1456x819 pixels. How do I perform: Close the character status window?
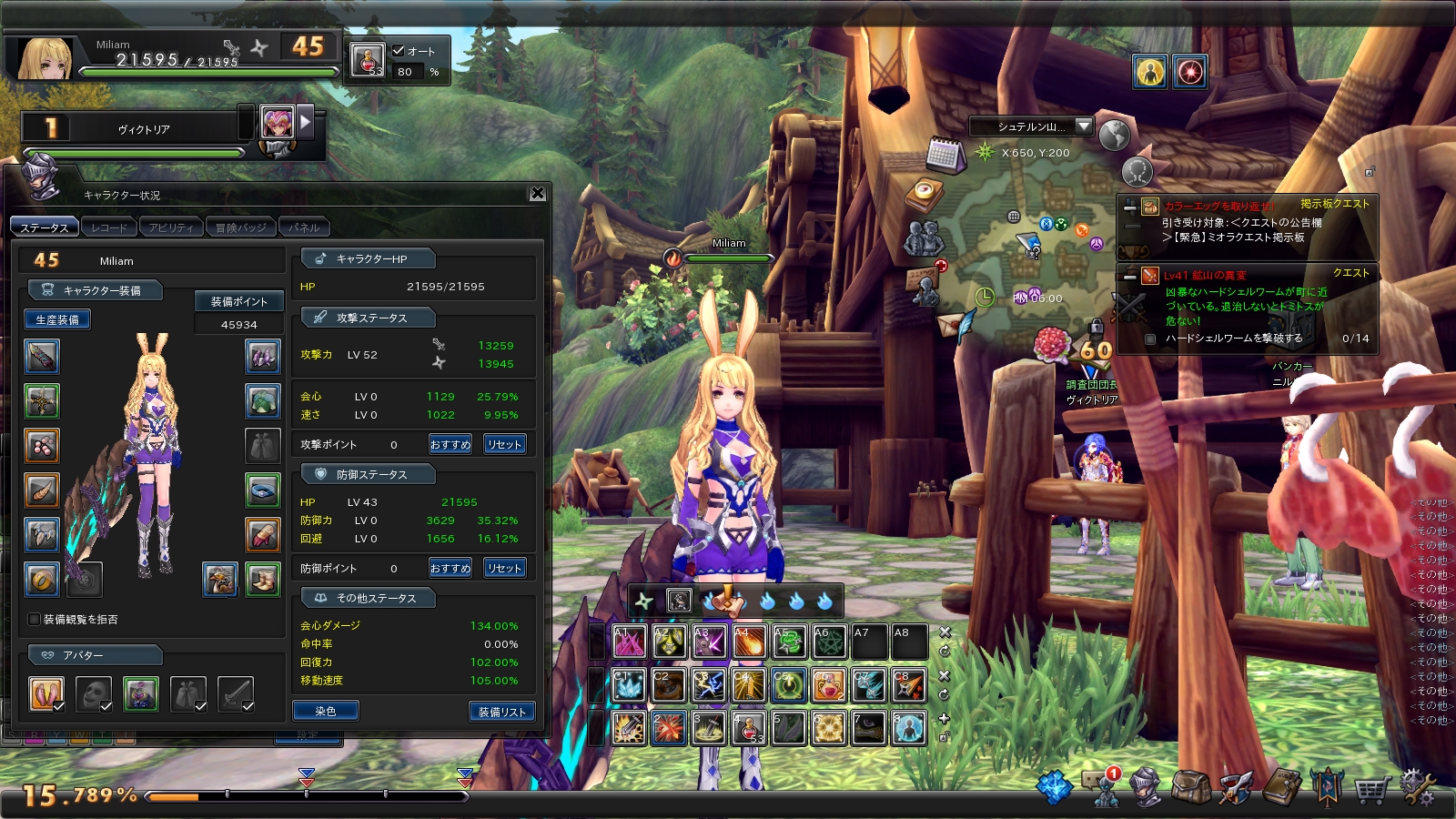click(x=538, y=193)
